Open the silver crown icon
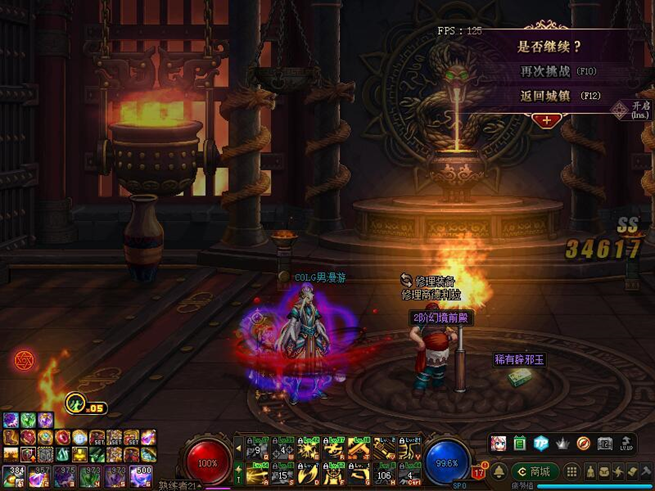655x491 pixels. 561,443
